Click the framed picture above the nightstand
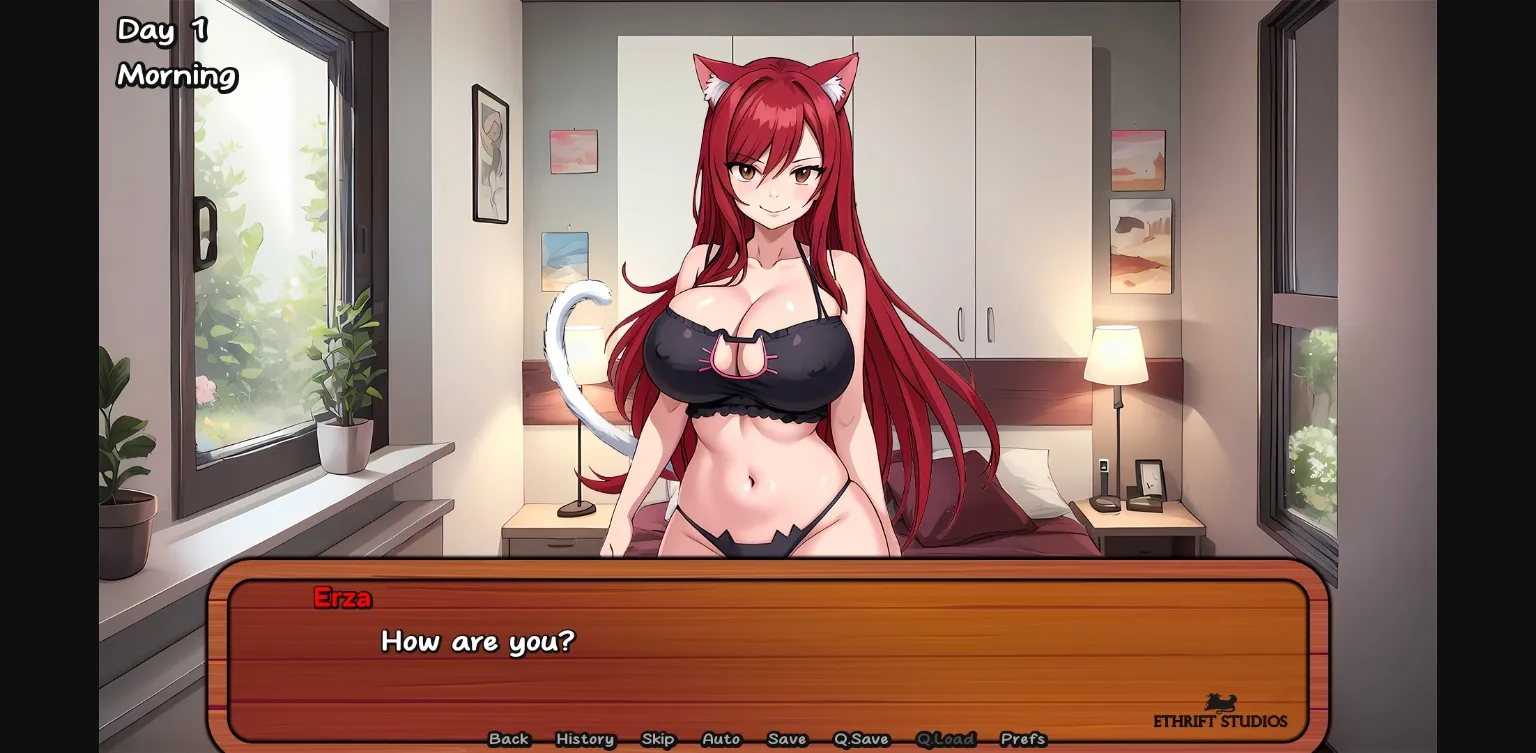 pyautogui.click(x=1140, y=245)
